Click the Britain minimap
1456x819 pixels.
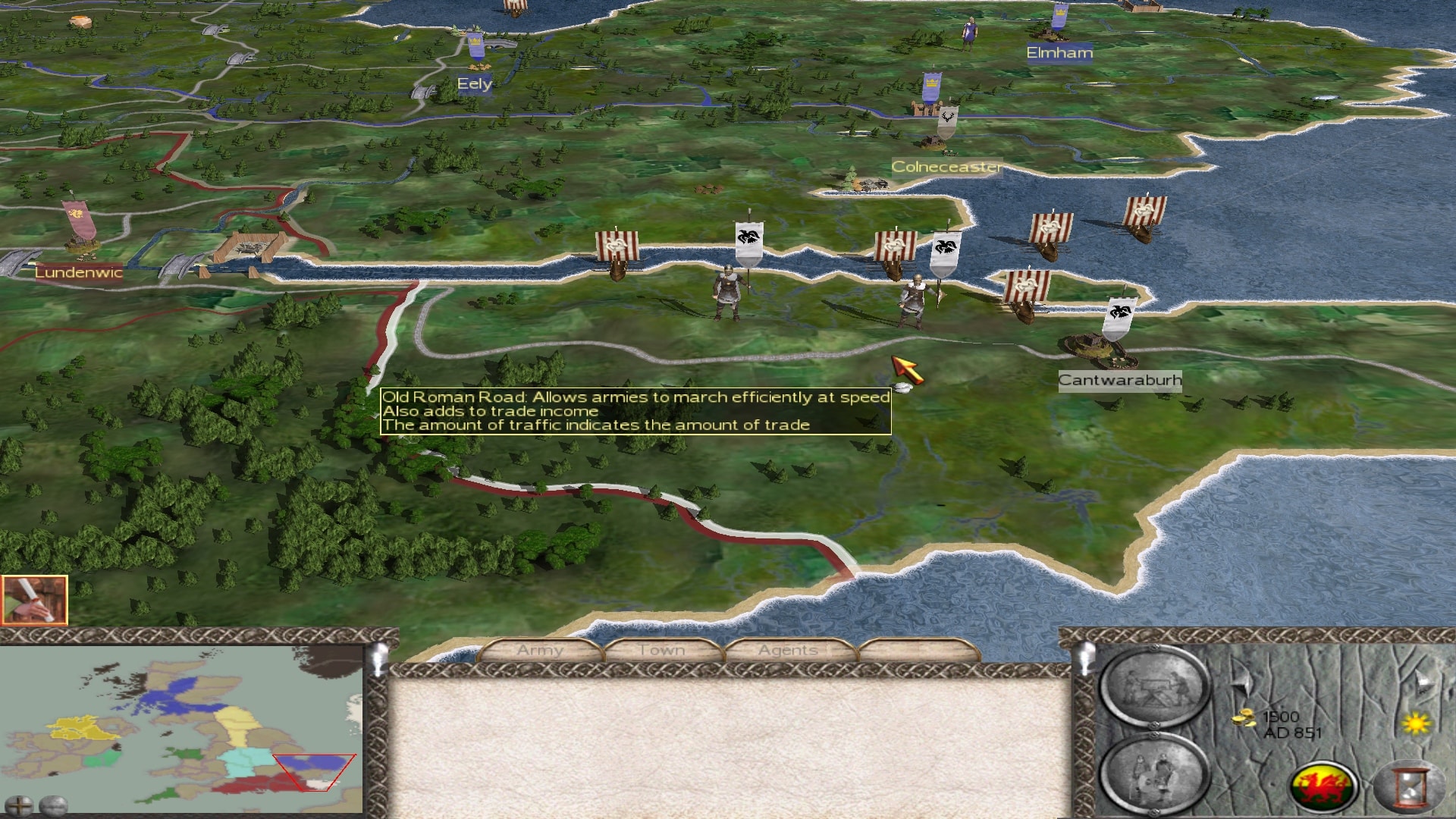pyautogui.click(x=182, y=730)
